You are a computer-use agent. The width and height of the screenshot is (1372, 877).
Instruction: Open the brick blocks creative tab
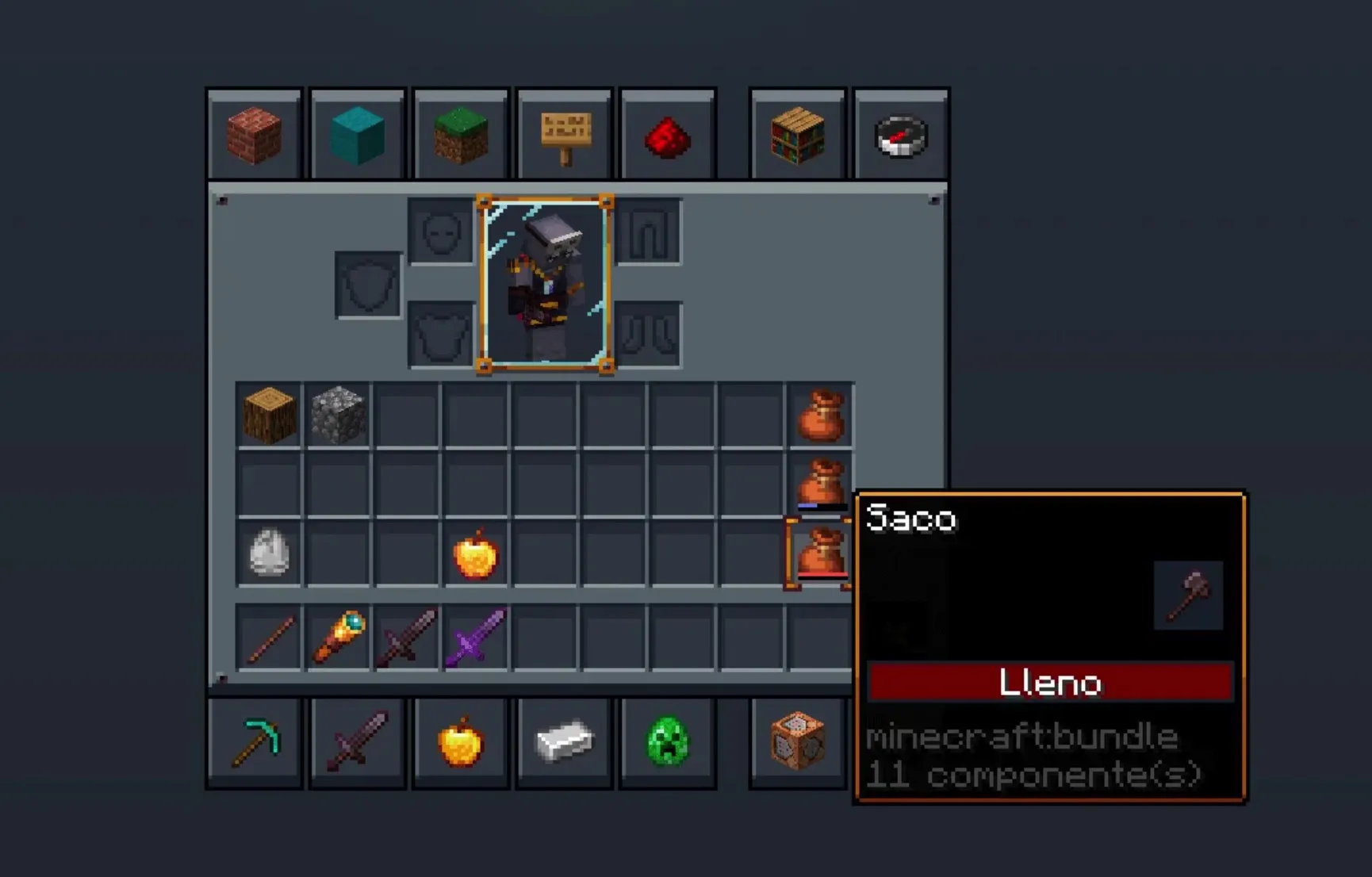click(255, 136)
